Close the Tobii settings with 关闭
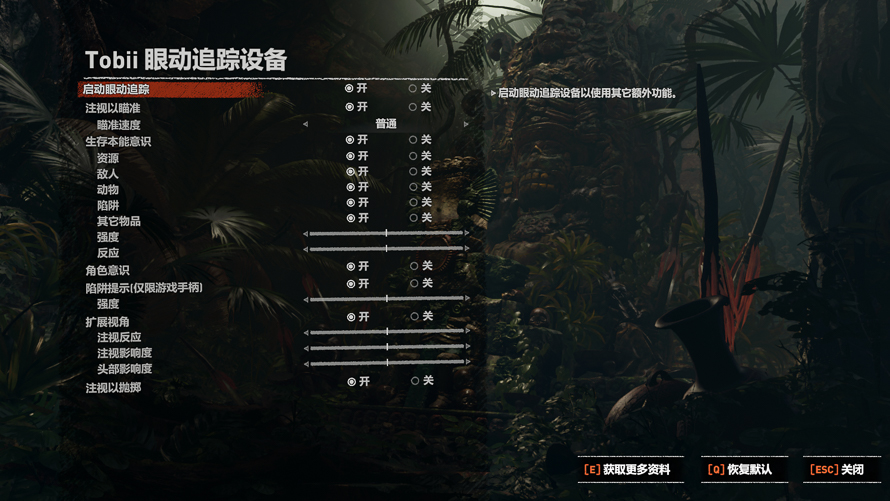Image resolution: width=890 pixels, height=501 pixels. (x=840, y=470)
